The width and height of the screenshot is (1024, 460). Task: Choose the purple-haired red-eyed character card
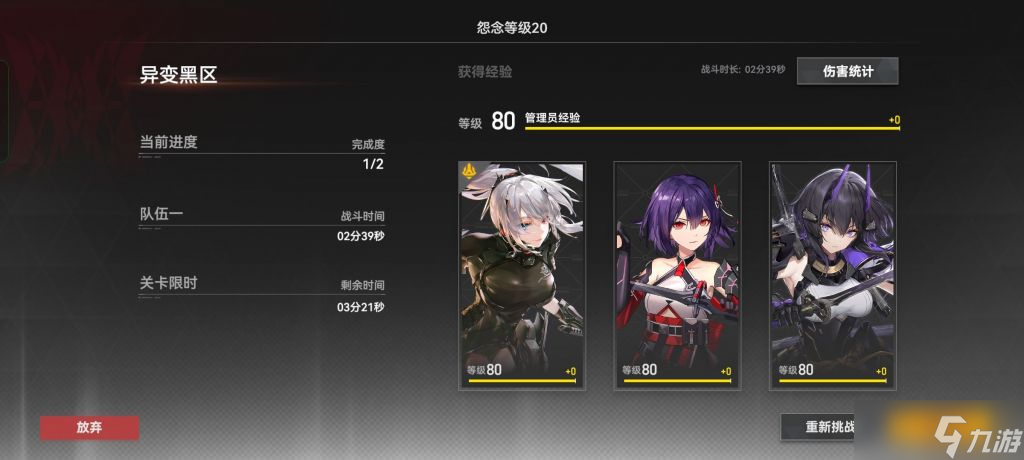point(677,274)
